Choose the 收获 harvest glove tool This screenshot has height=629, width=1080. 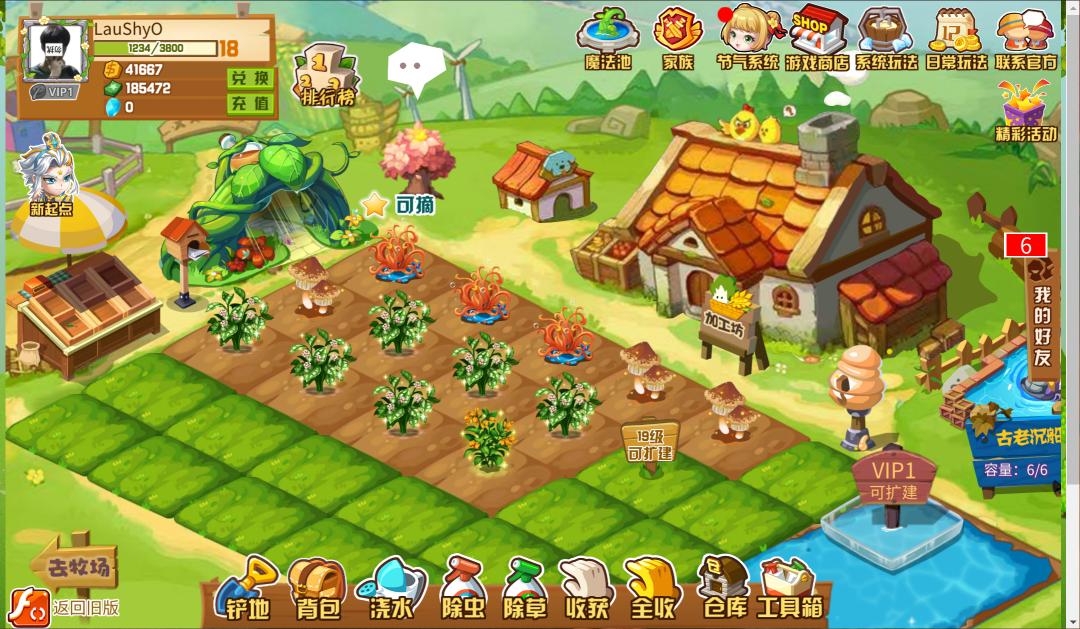[x=587, y=588]
